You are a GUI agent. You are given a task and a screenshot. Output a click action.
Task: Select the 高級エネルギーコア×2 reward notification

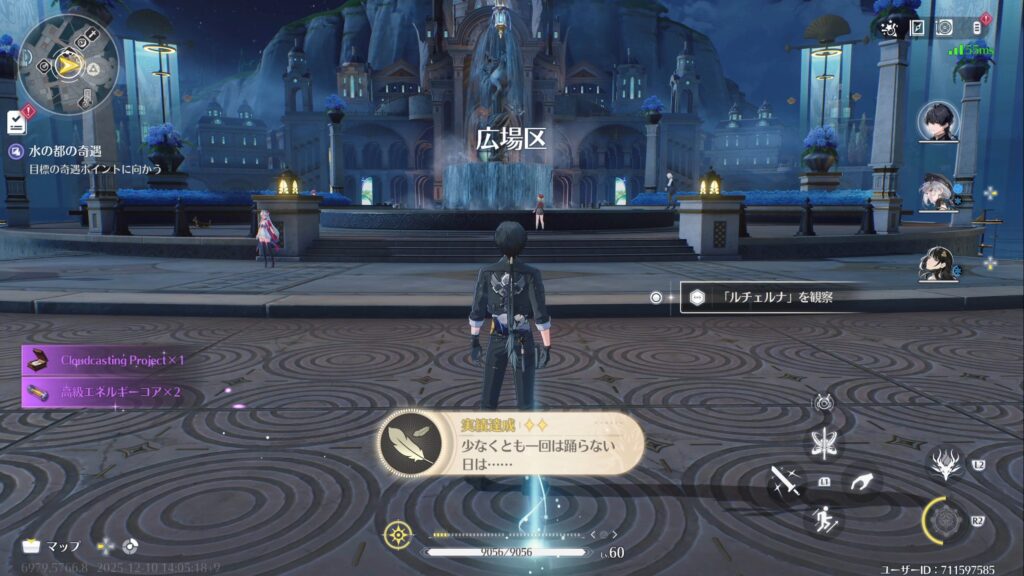(x=105, y=392)
